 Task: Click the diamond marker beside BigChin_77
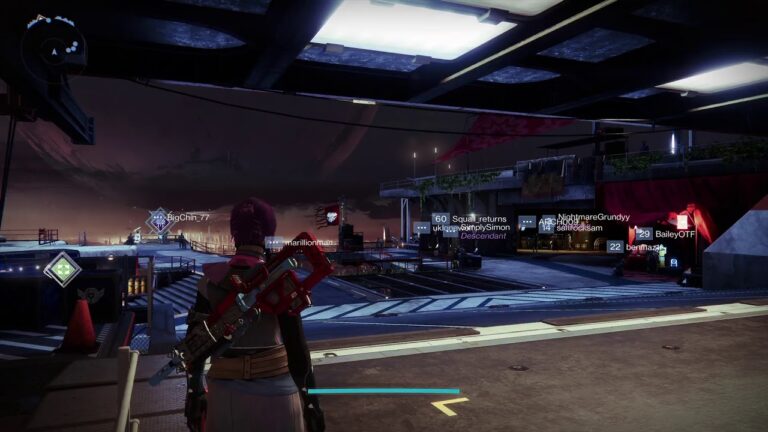pos(158,220)
